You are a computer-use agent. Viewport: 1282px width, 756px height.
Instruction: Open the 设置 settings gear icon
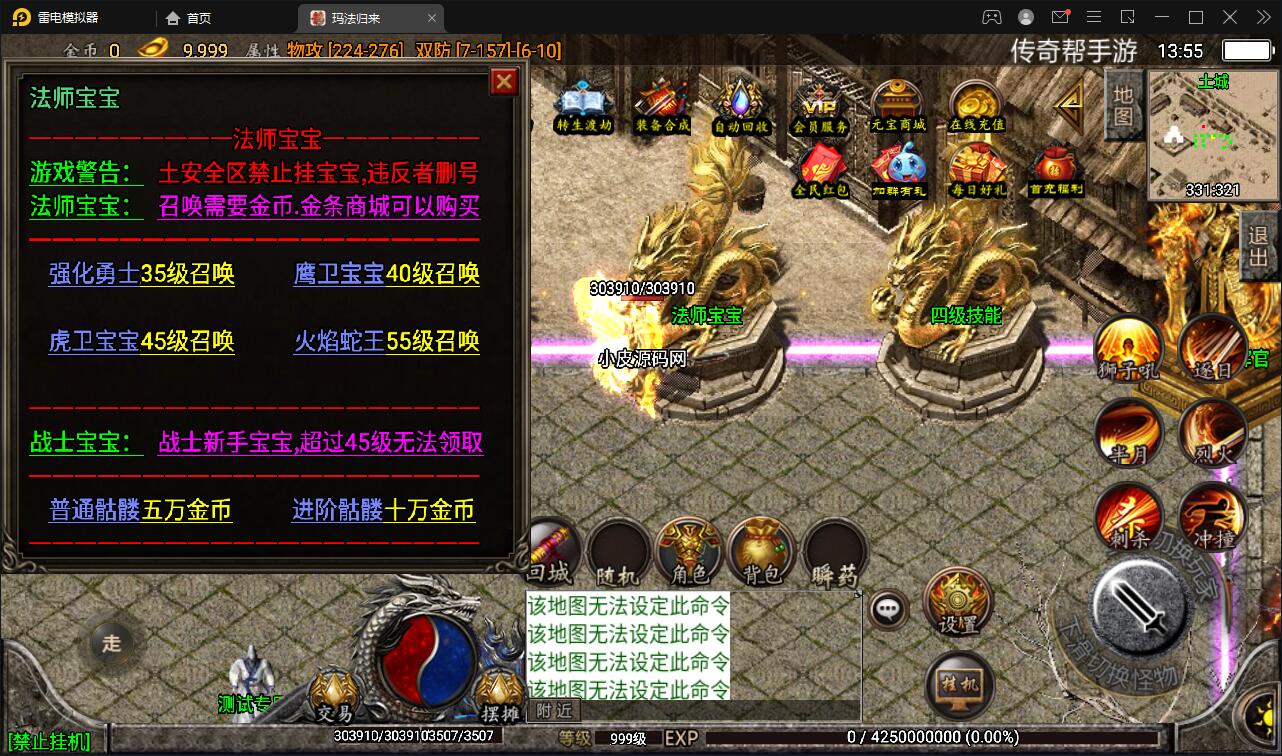pyautogui.click(x=957, y=600)
